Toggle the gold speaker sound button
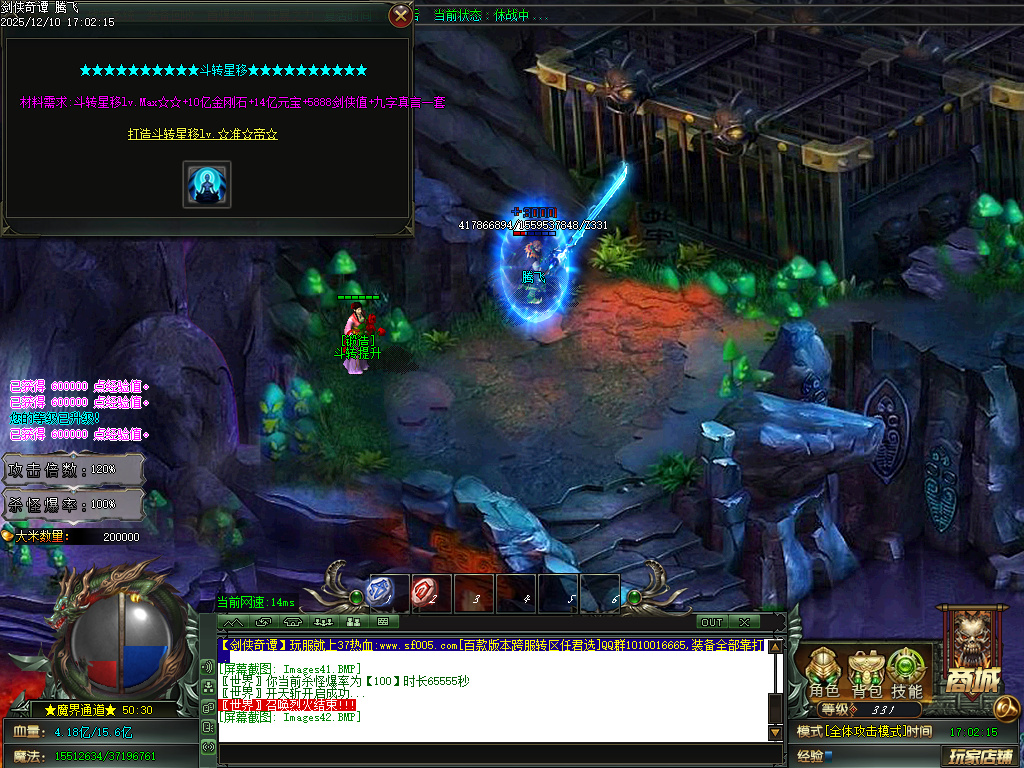Viewport: 1024px width, 768px height. coord(208,667)
